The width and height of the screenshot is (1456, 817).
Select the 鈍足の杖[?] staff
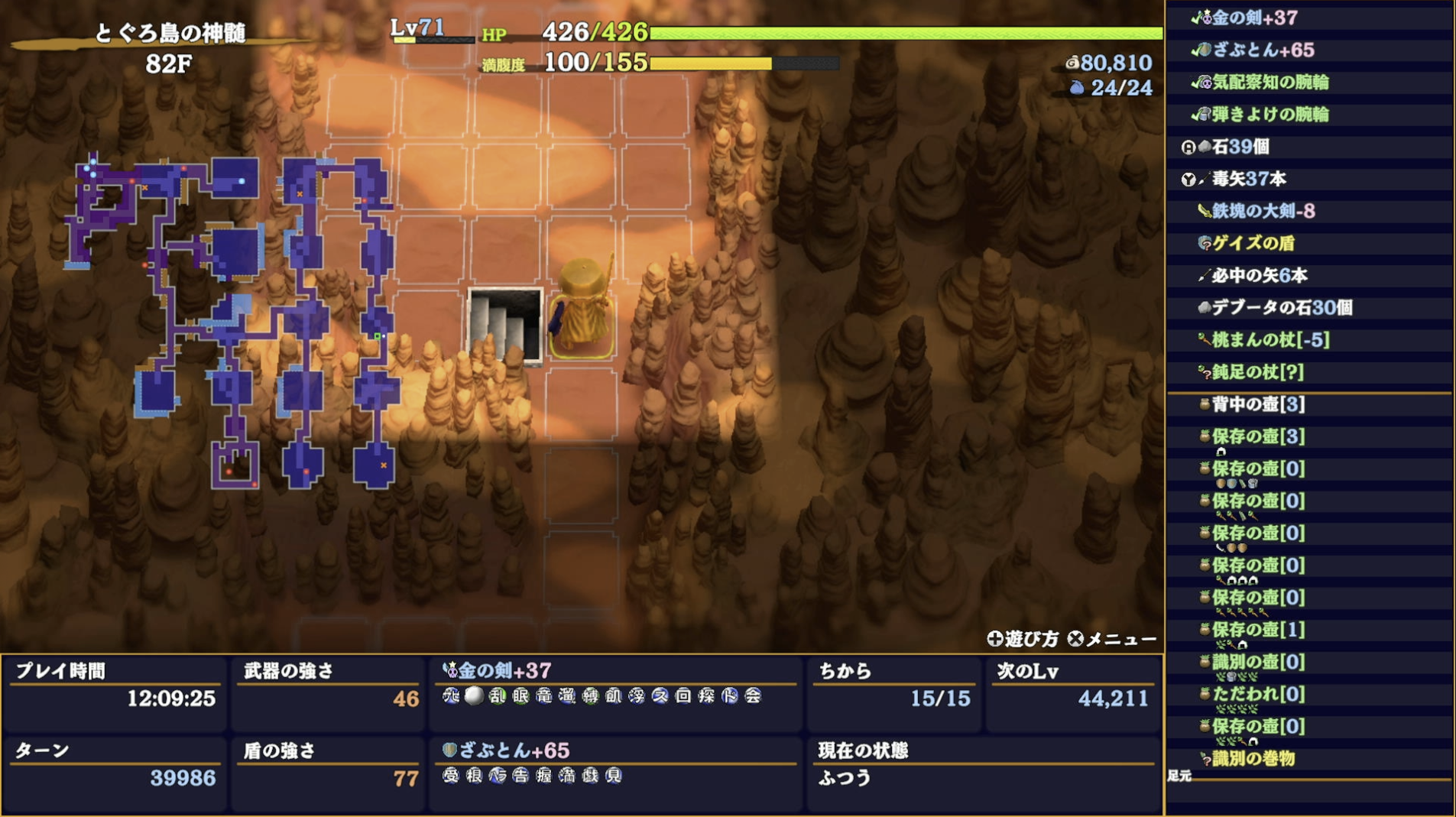1257,372
